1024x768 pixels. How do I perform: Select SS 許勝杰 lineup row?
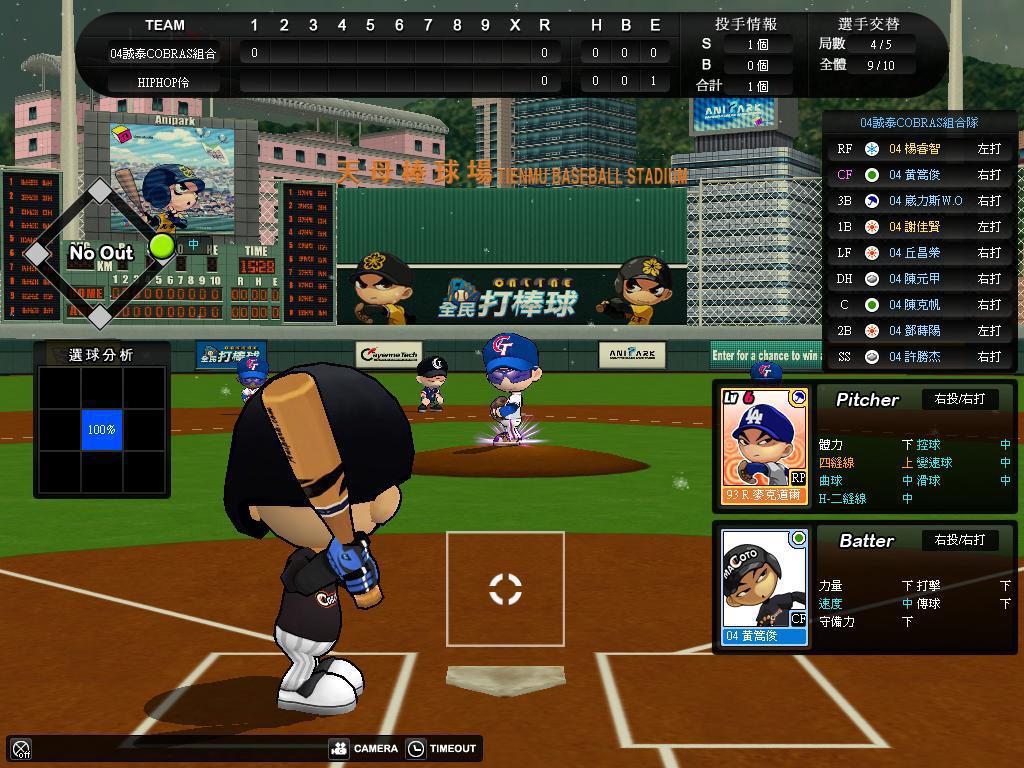(920, 357)
